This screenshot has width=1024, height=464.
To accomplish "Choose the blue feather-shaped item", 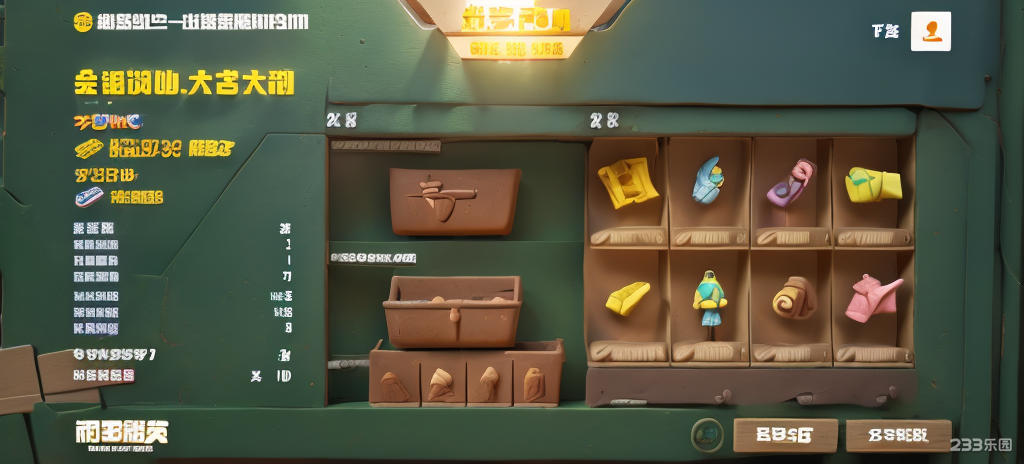I will click(x=708, y=181).
